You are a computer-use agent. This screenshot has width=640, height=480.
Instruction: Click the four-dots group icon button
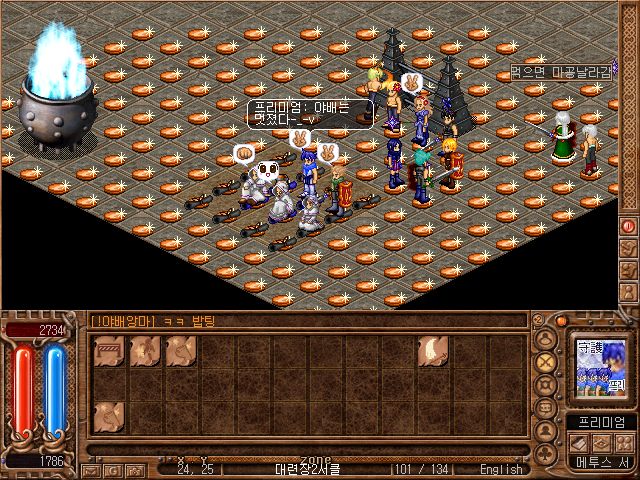pyautogui.click(x=624, y=442)
